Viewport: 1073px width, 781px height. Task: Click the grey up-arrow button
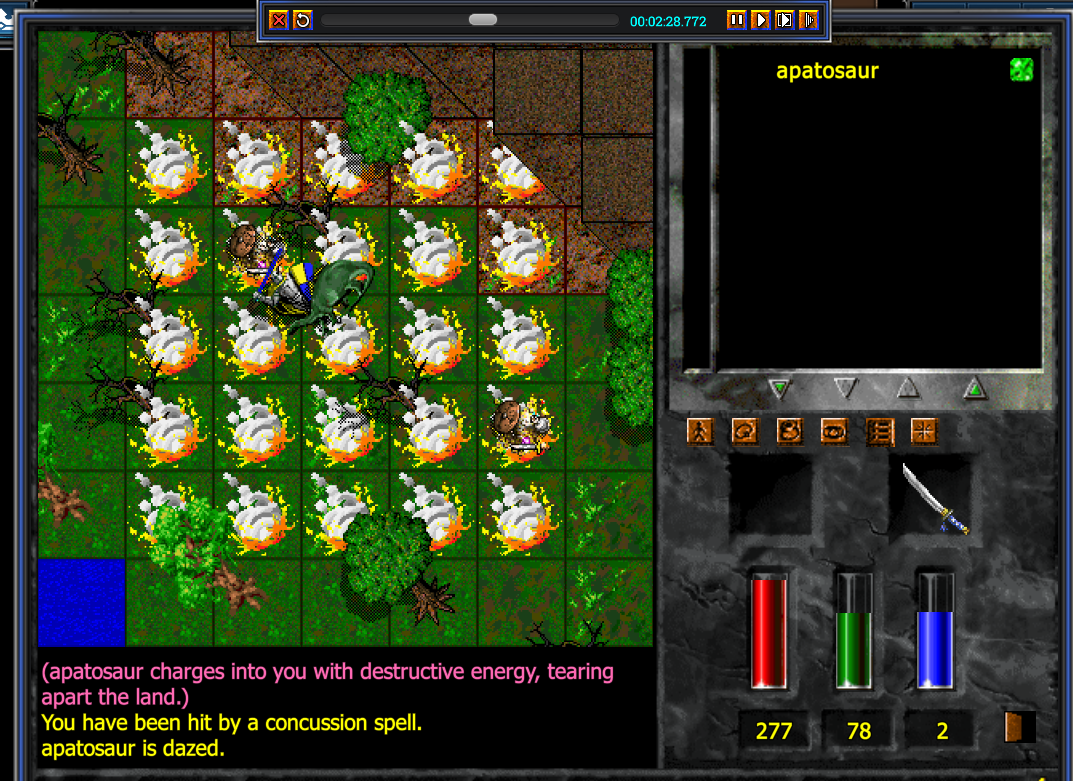908,388
